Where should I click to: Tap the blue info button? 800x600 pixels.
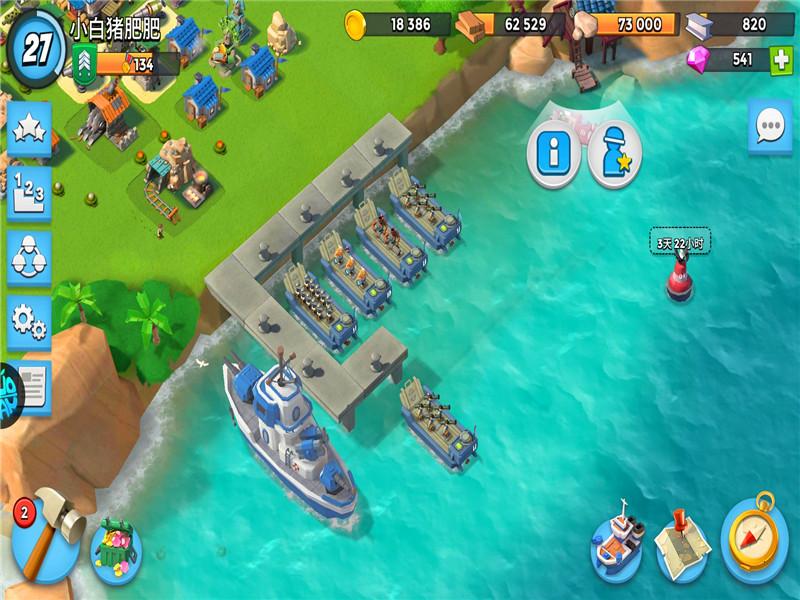(553, 155)
